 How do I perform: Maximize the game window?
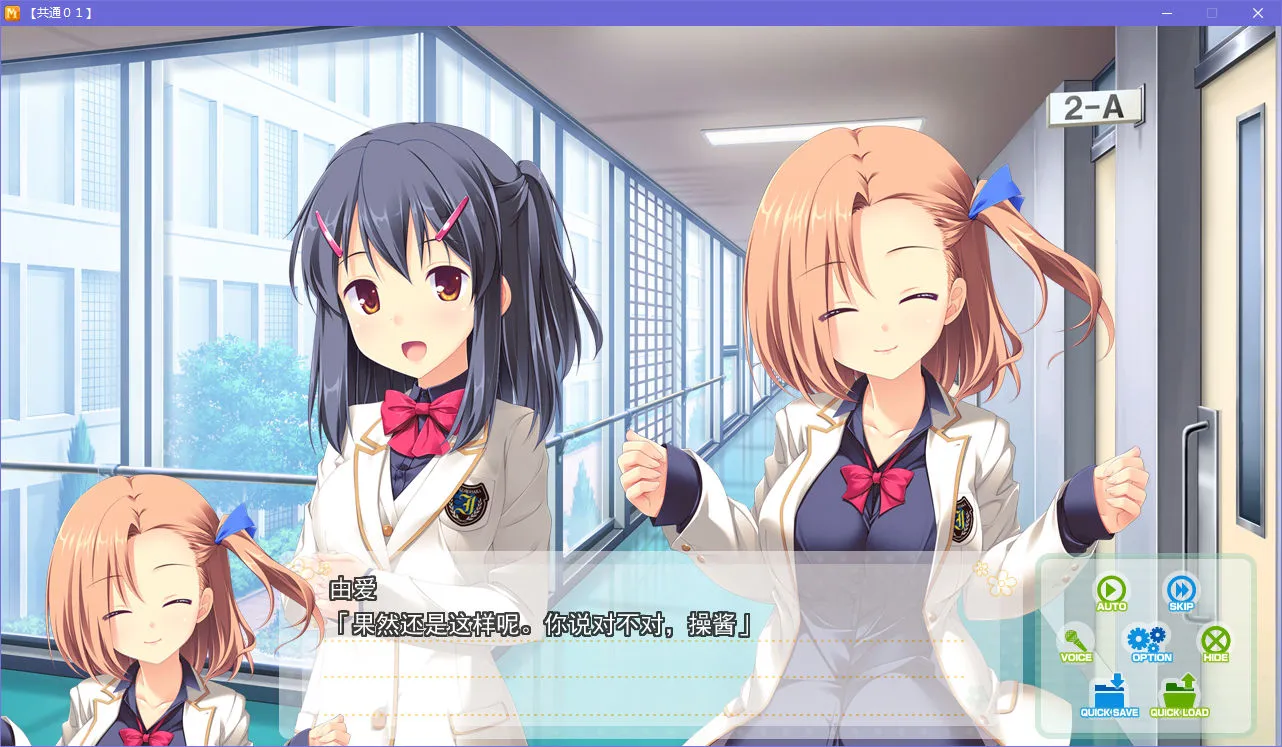(x=1212, y=13)
